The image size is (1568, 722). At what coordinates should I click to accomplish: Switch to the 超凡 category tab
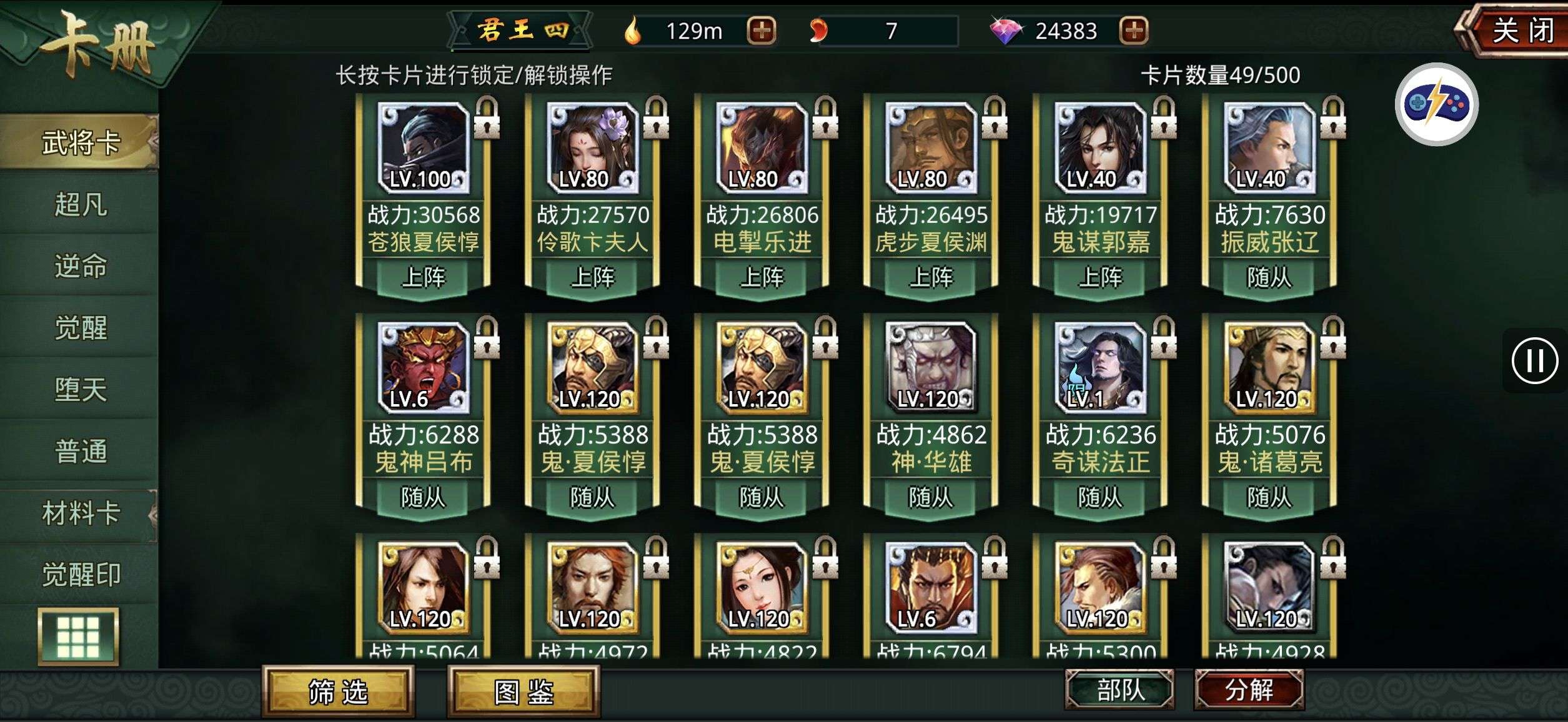81,204
